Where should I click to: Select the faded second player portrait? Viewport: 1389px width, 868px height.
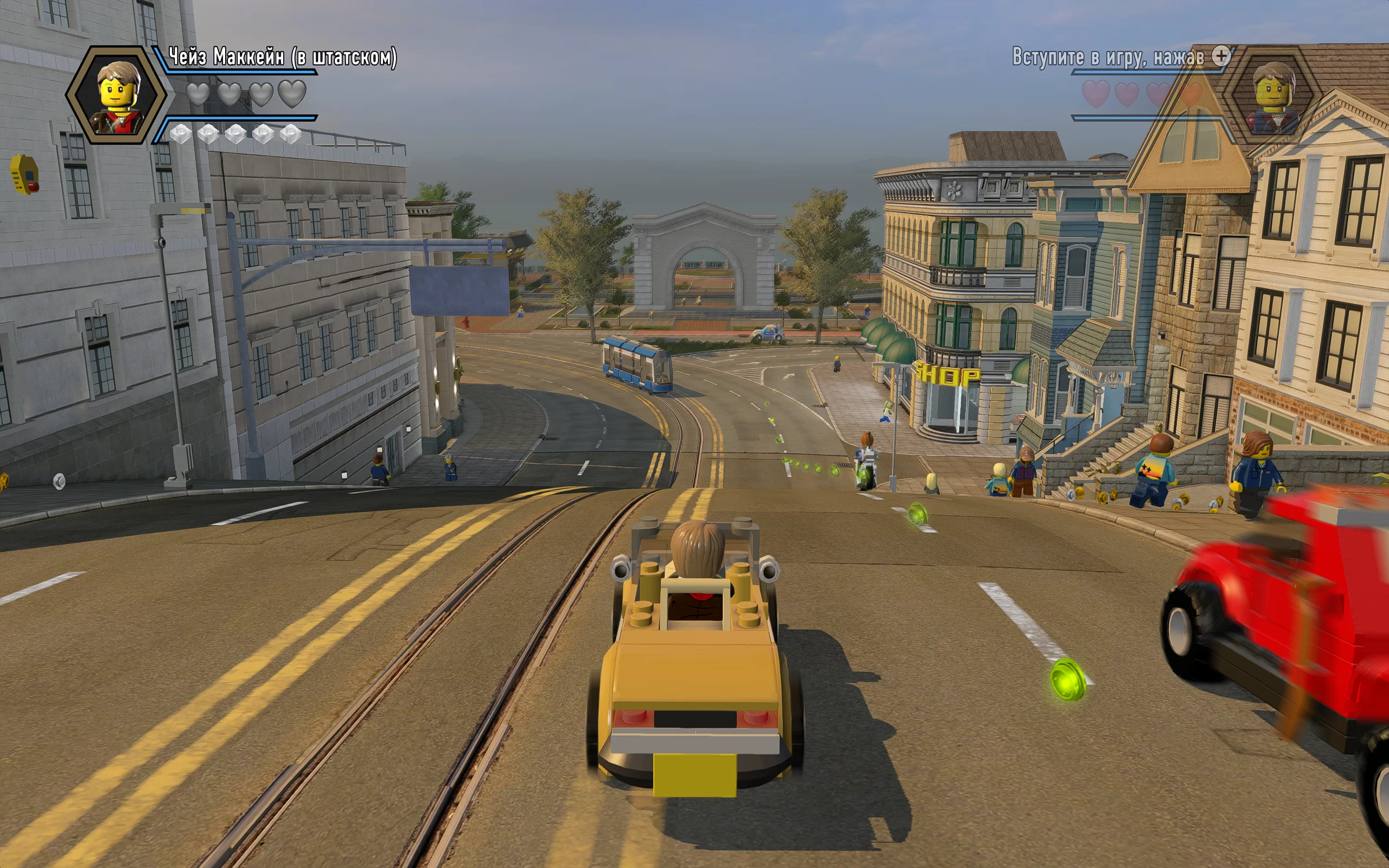tap(1274, 96)
